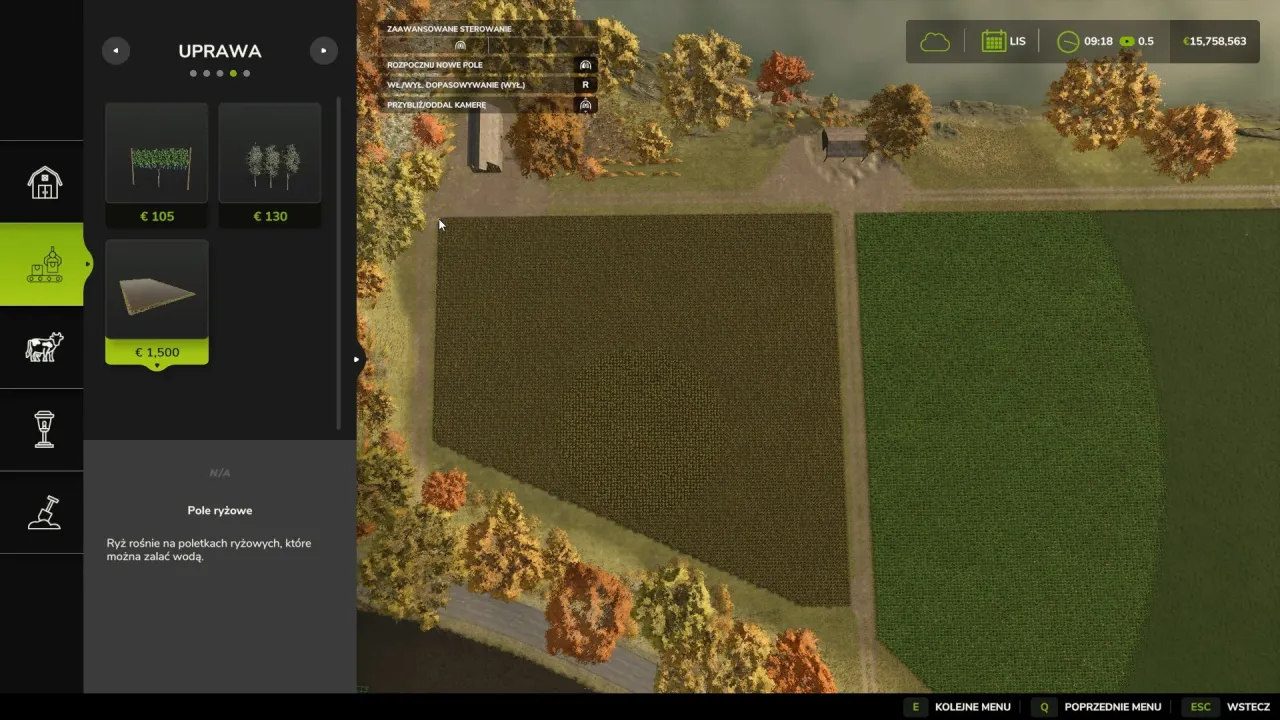Viewport: 1280px width, 720px height.
Task: Switch to the production category tab
Action: pyautogui.click(x=43, y=264)
